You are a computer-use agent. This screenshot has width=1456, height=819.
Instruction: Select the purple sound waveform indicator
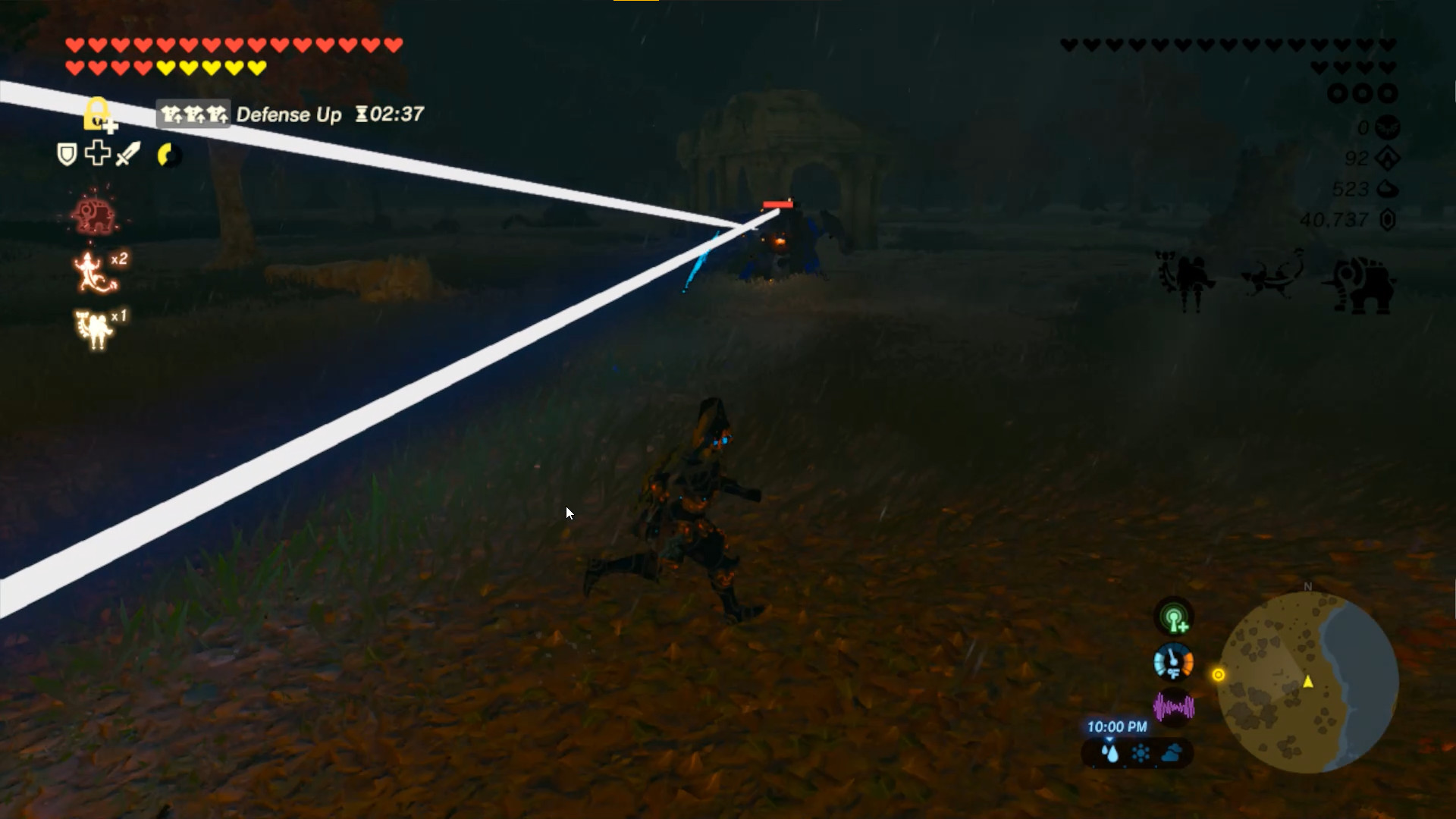tap(1173, 707)
